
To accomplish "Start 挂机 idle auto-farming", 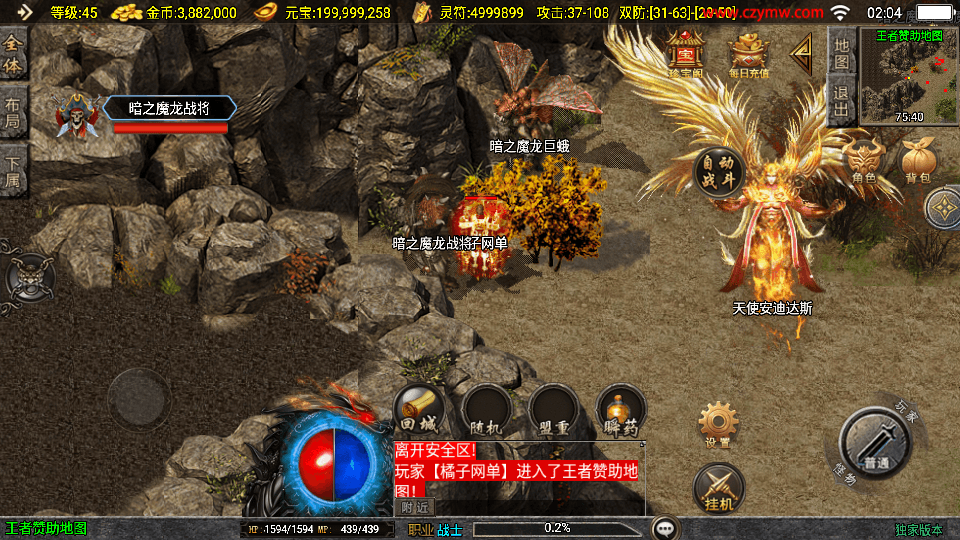I will pyautogui.click(x=718, y=489).
